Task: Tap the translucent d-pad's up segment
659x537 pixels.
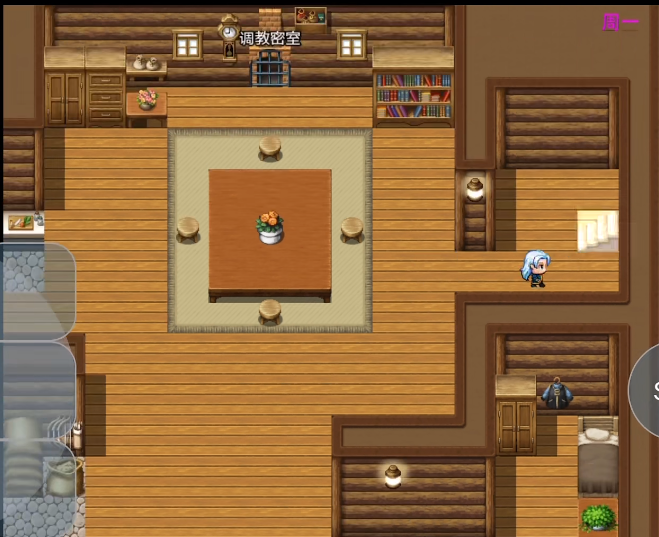Action: click(x=37, y=291)
